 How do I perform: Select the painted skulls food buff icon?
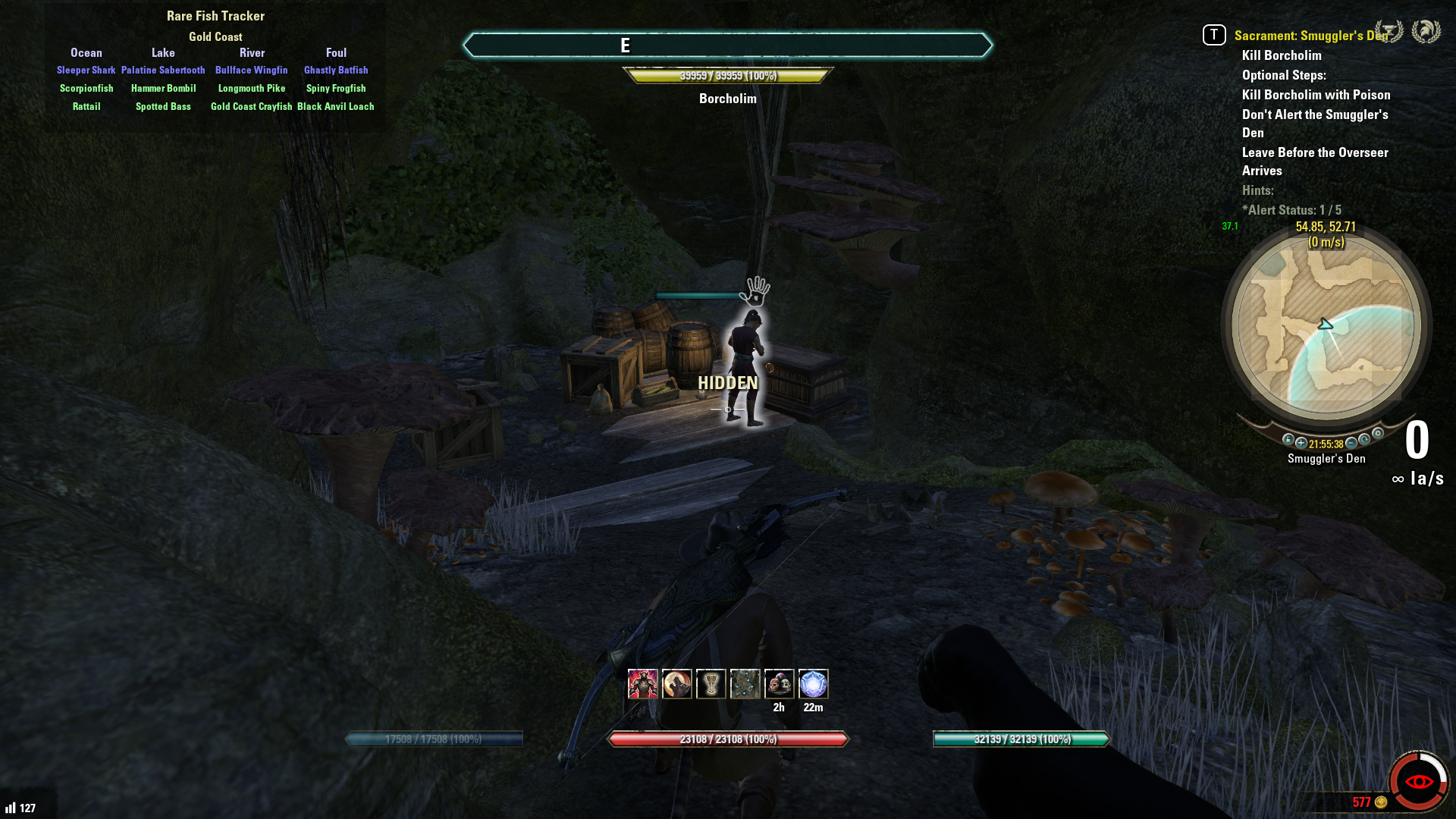[x=779, y=684]
